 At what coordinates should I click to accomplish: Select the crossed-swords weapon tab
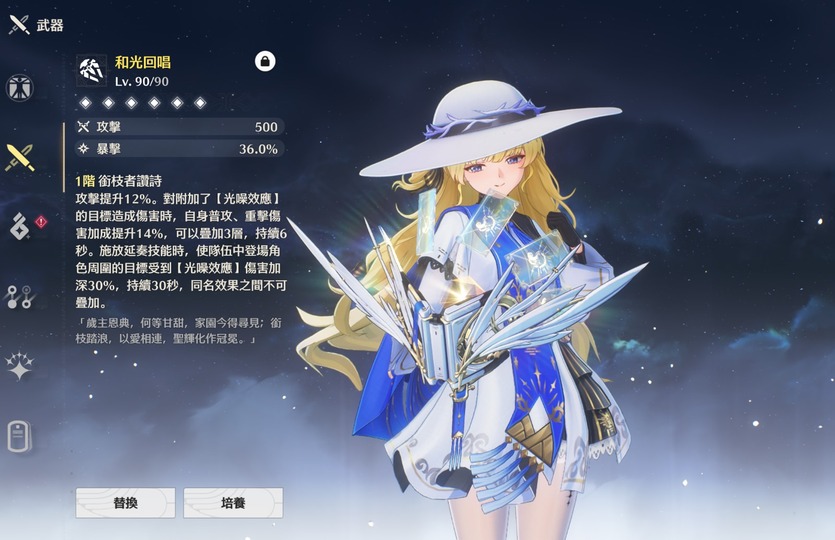[x=19, y=157]
